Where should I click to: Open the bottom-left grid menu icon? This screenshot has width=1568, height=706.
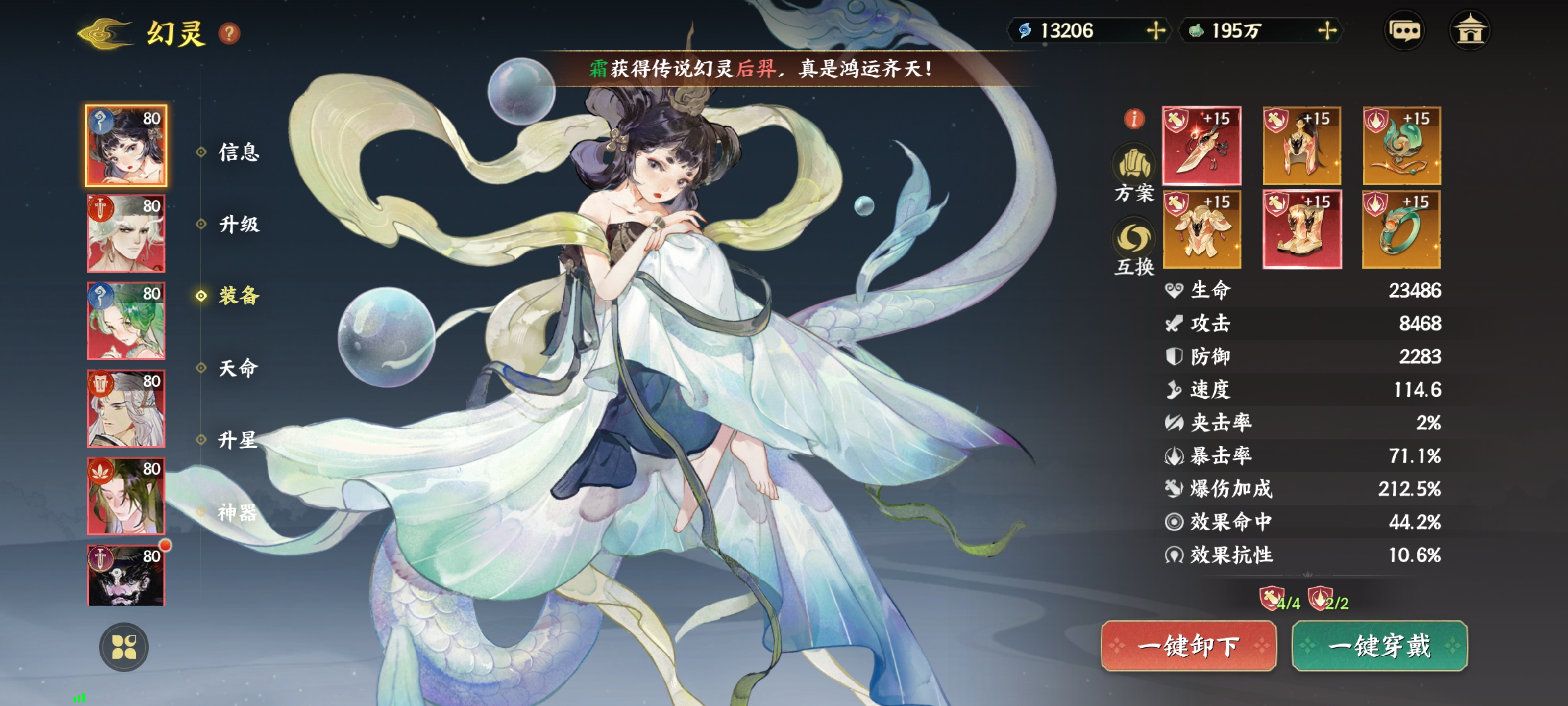[125, 648]
